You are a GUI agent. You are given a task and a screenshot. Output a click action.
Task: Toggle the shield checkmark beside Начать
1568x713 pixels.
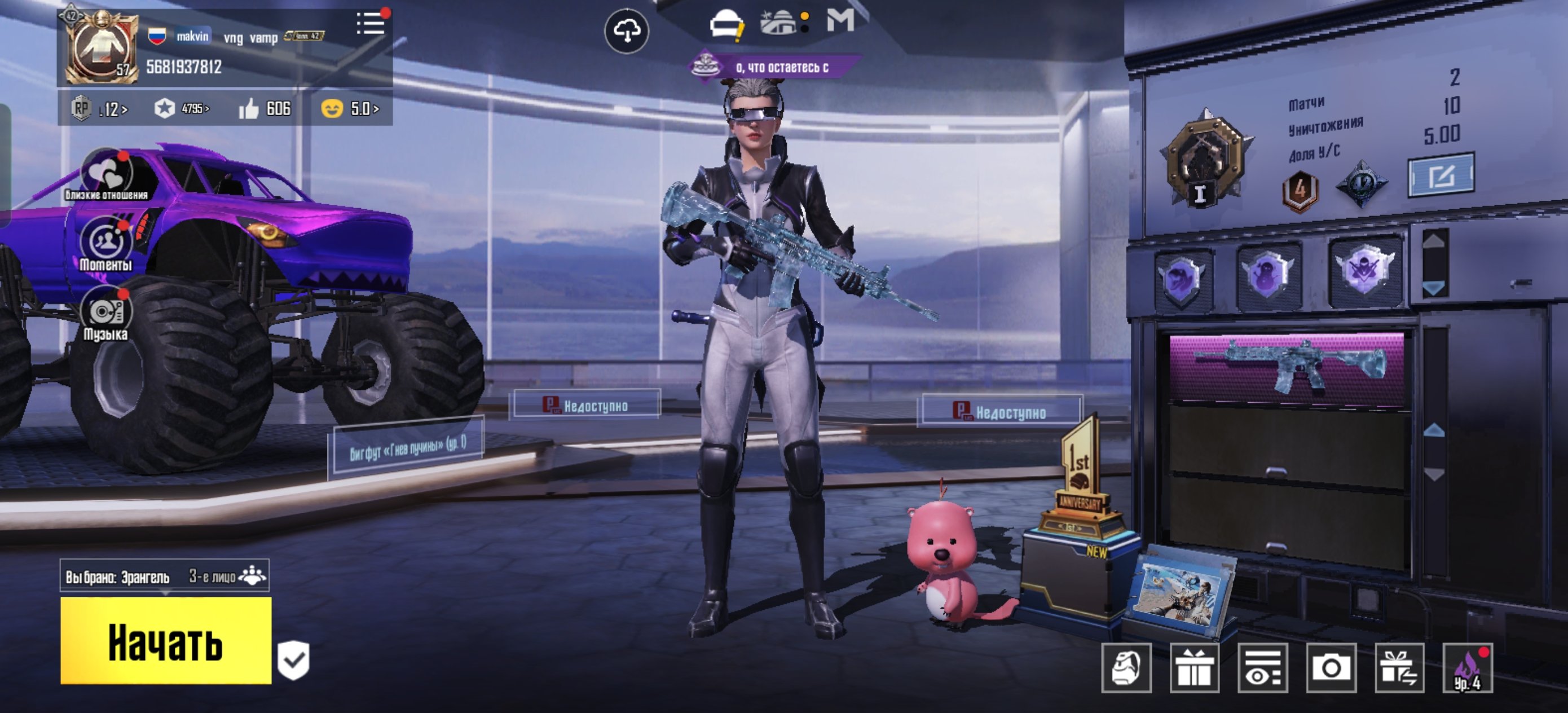tap(293, 660)
